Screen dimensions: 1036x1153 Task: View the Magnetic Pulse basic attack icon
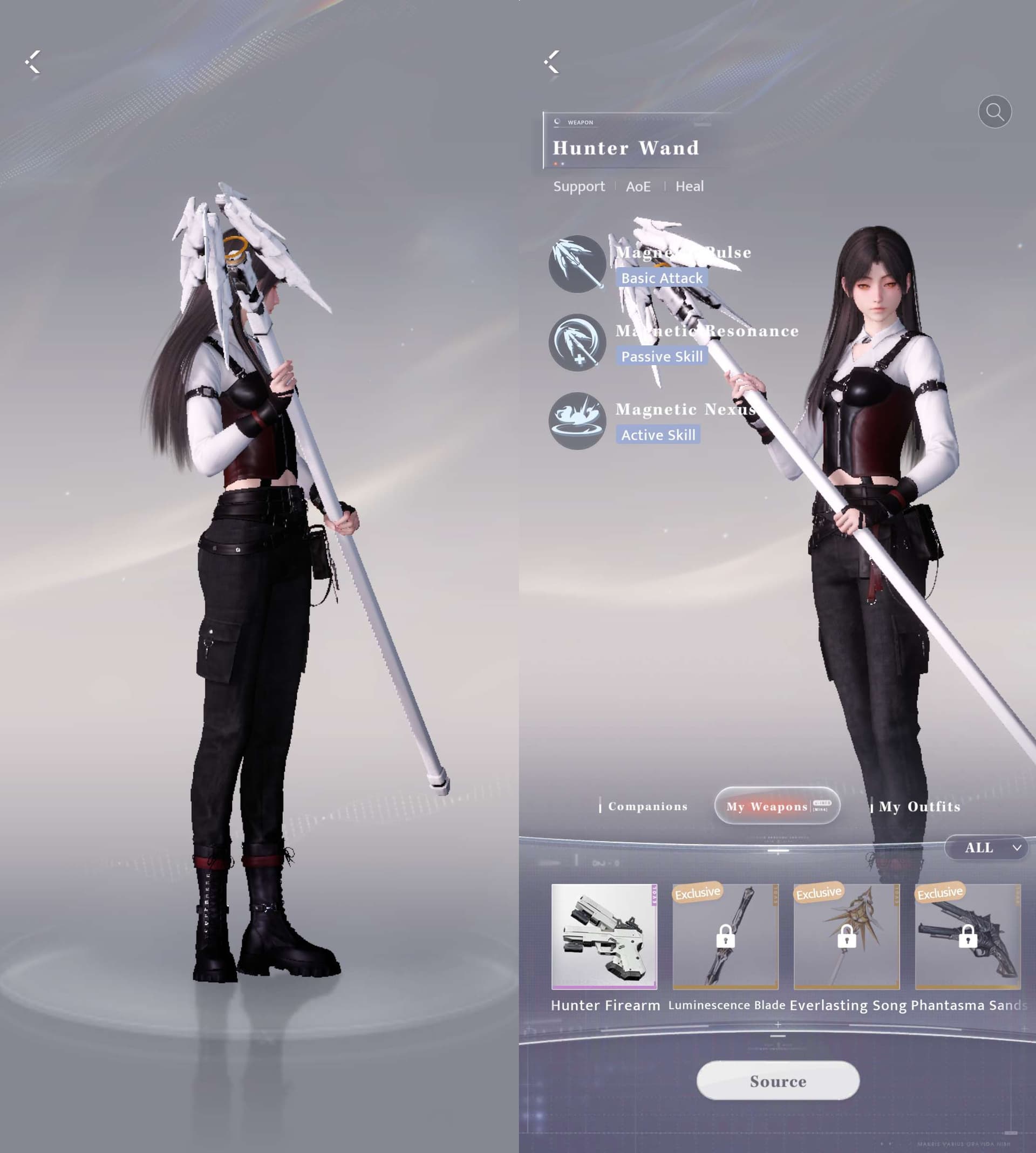(577, 264)
